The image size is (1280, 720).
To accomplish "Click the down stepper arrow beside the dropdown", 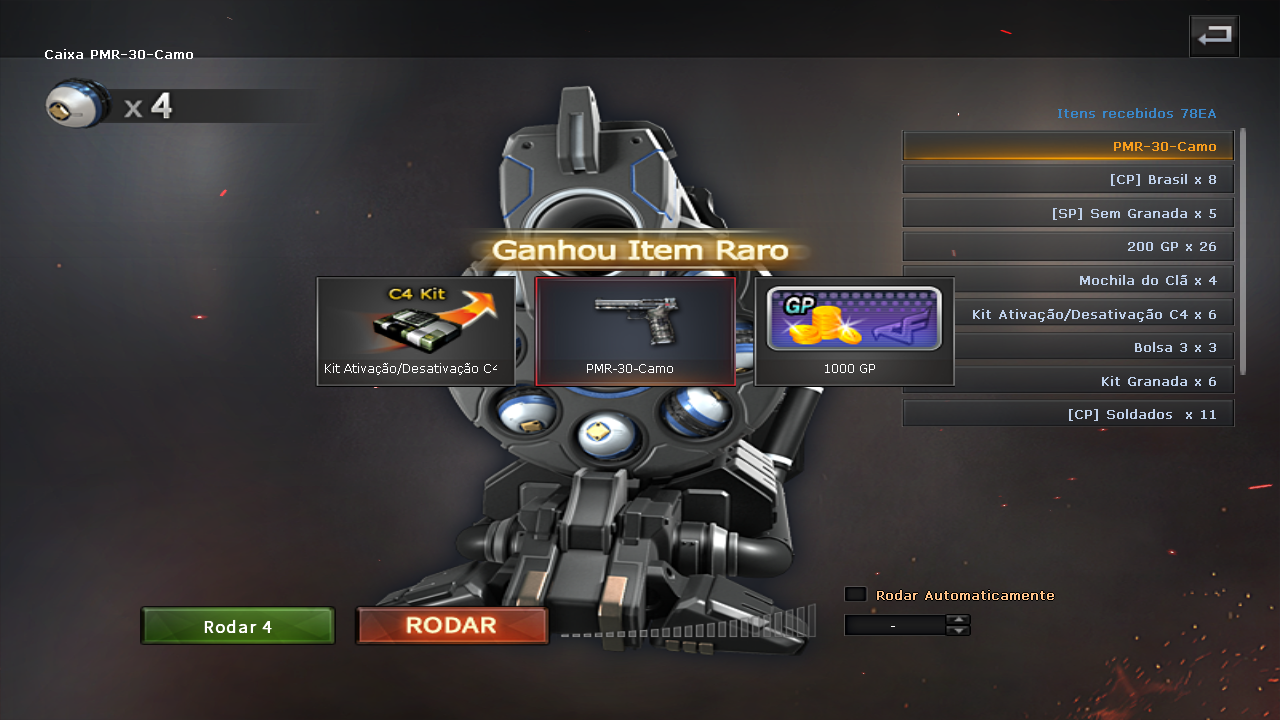I will (x=958, y=630).
